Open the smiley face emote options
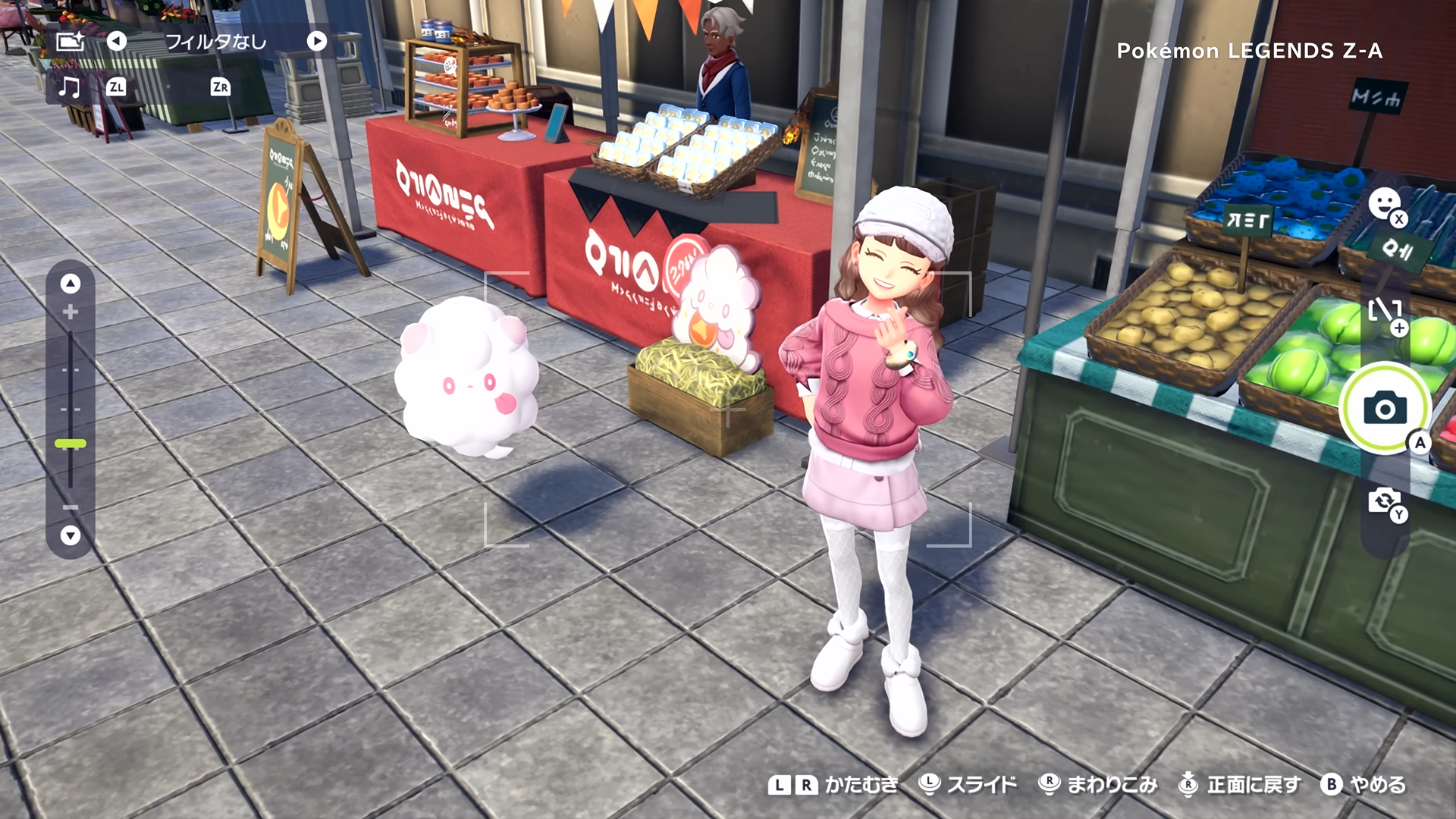 (1384, 203)
